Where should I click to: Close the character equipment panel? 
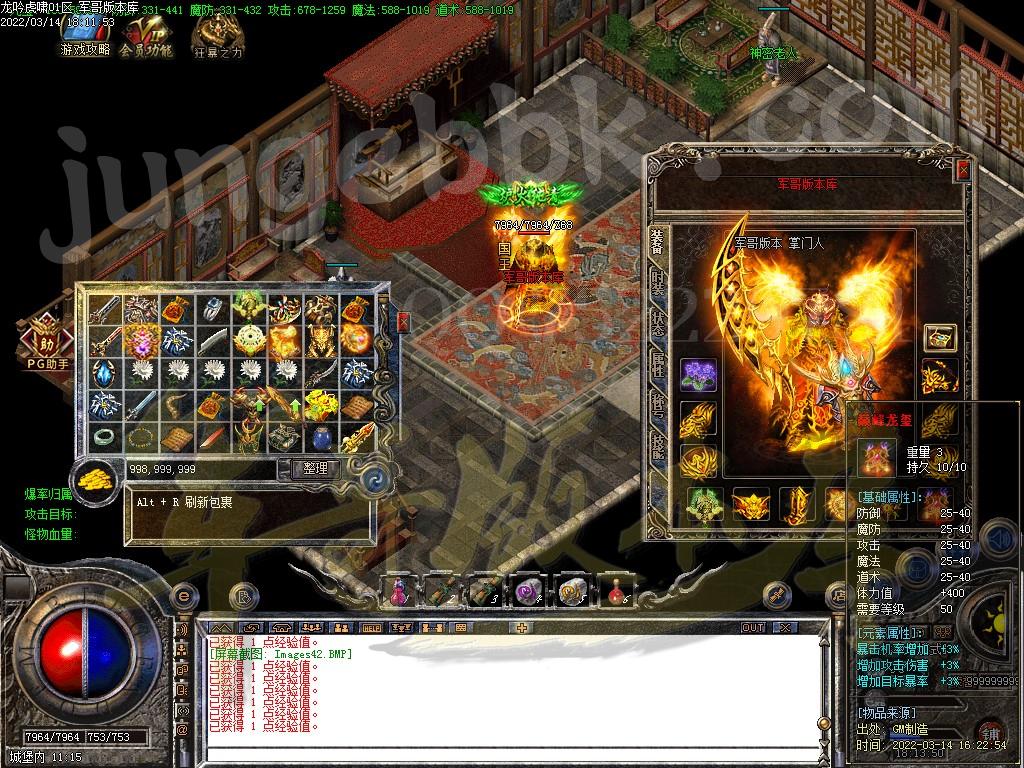[x=962, y=170]
